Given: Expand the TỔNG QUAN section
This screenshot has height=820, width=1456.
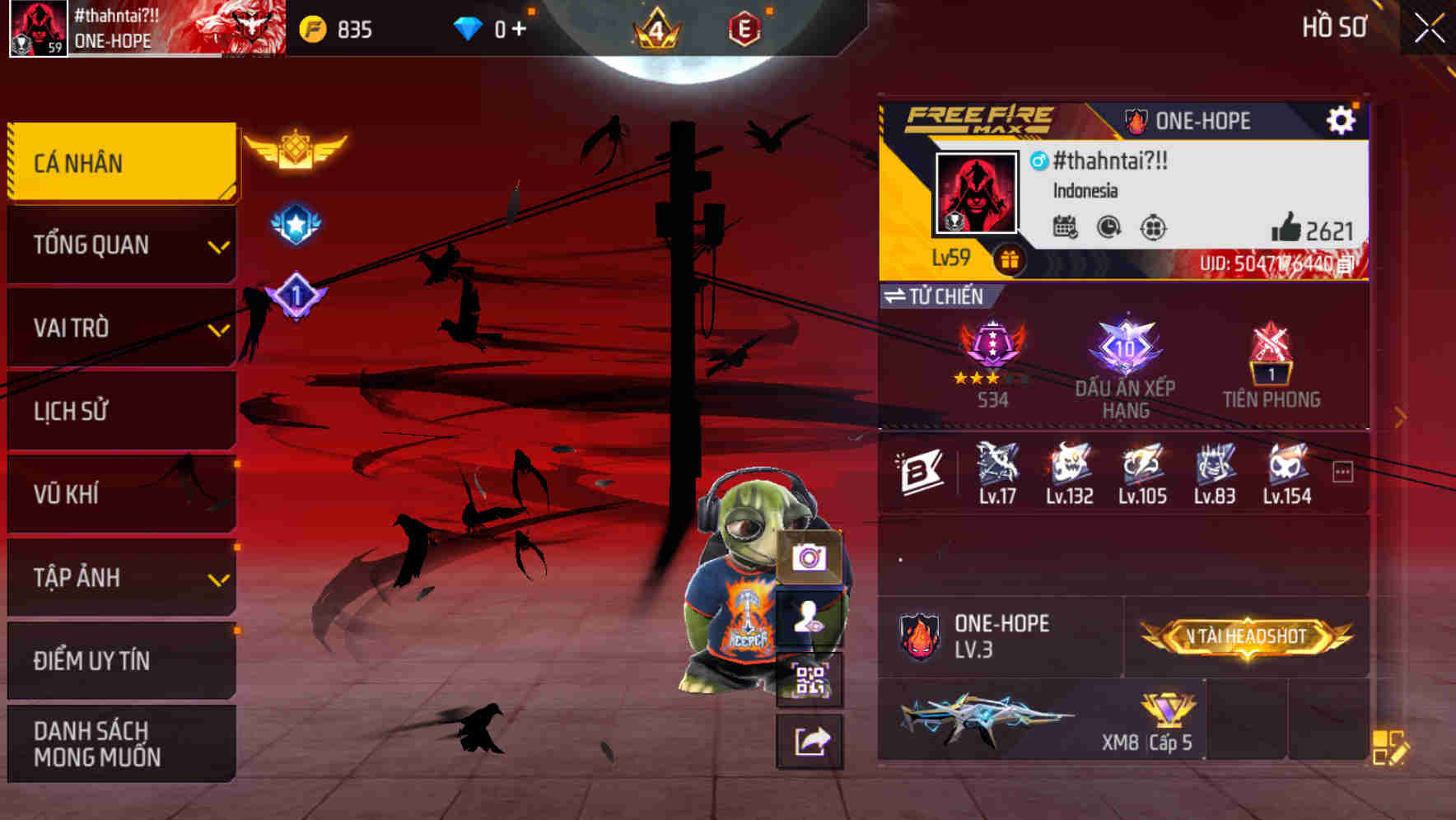Looking at the screenshot, I should (x=120, y=245).
